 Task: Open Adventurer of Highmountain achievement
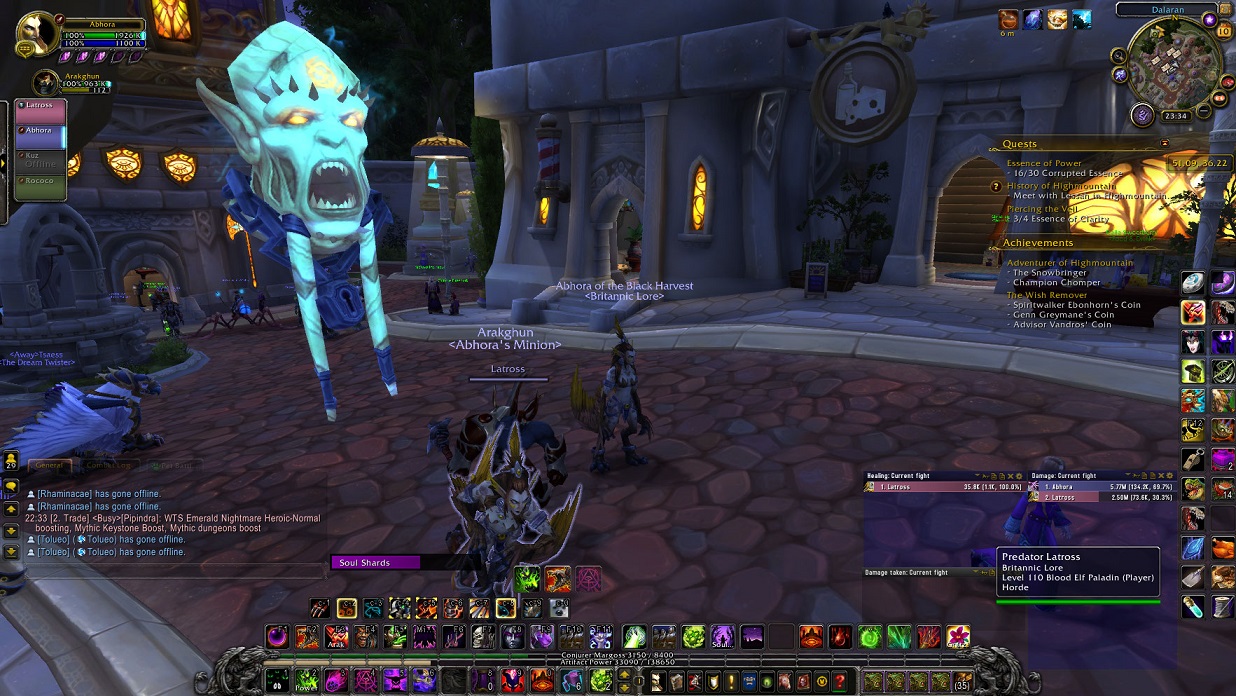(1070, 263)
